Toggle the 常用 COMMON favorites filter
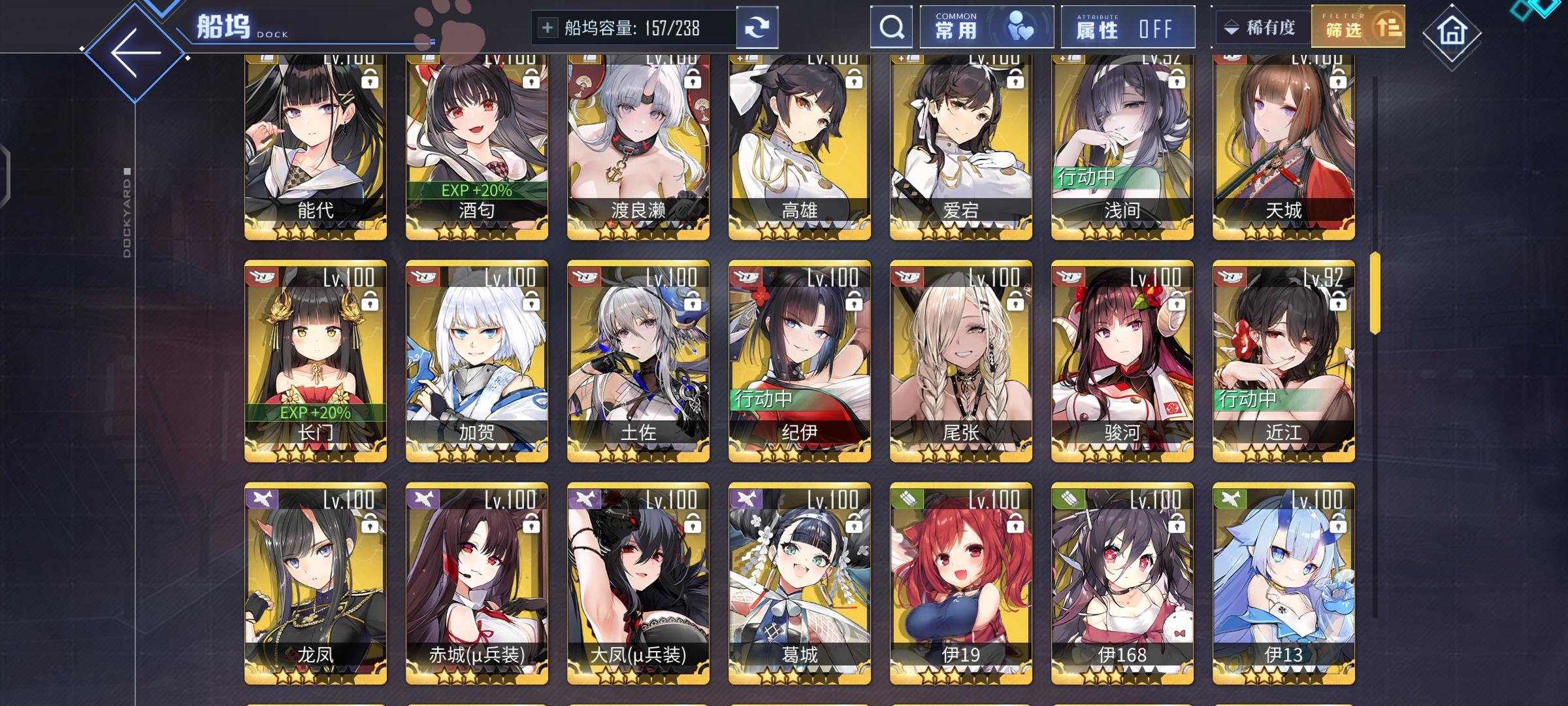 (x=987, y=27)
